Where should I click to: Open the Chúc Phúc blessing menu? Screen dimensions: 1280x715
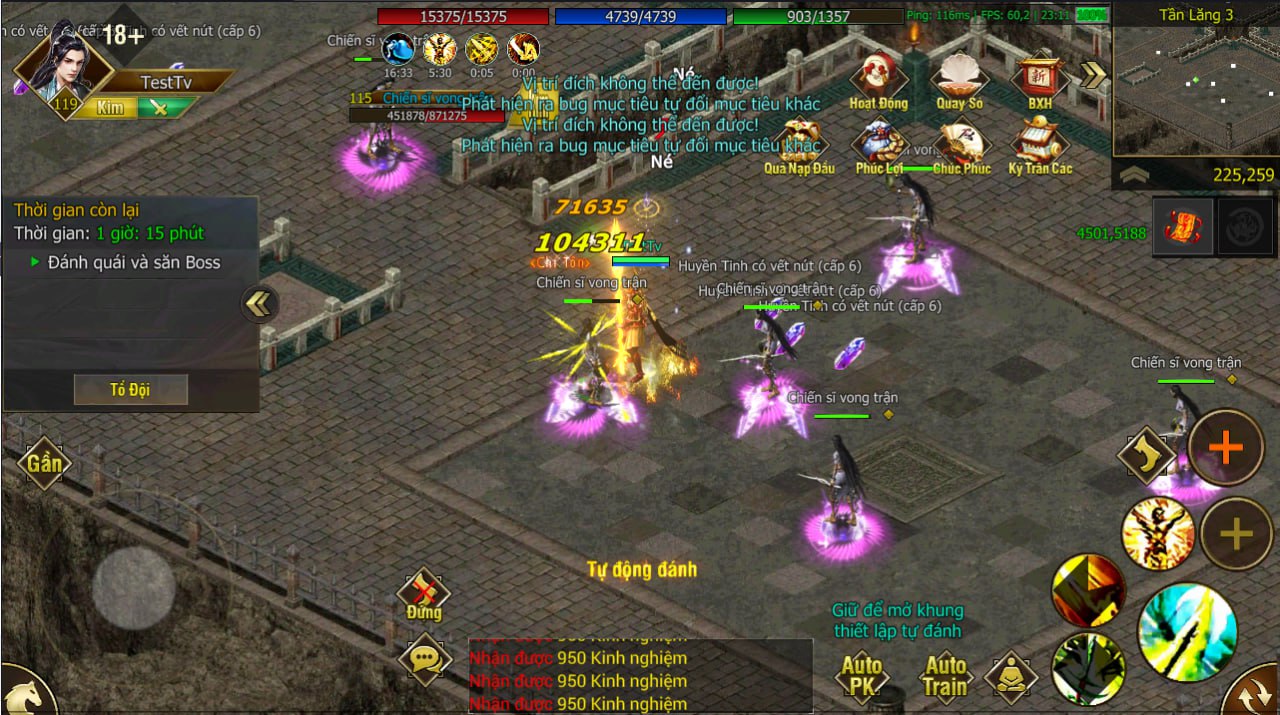tap(960, 145)
